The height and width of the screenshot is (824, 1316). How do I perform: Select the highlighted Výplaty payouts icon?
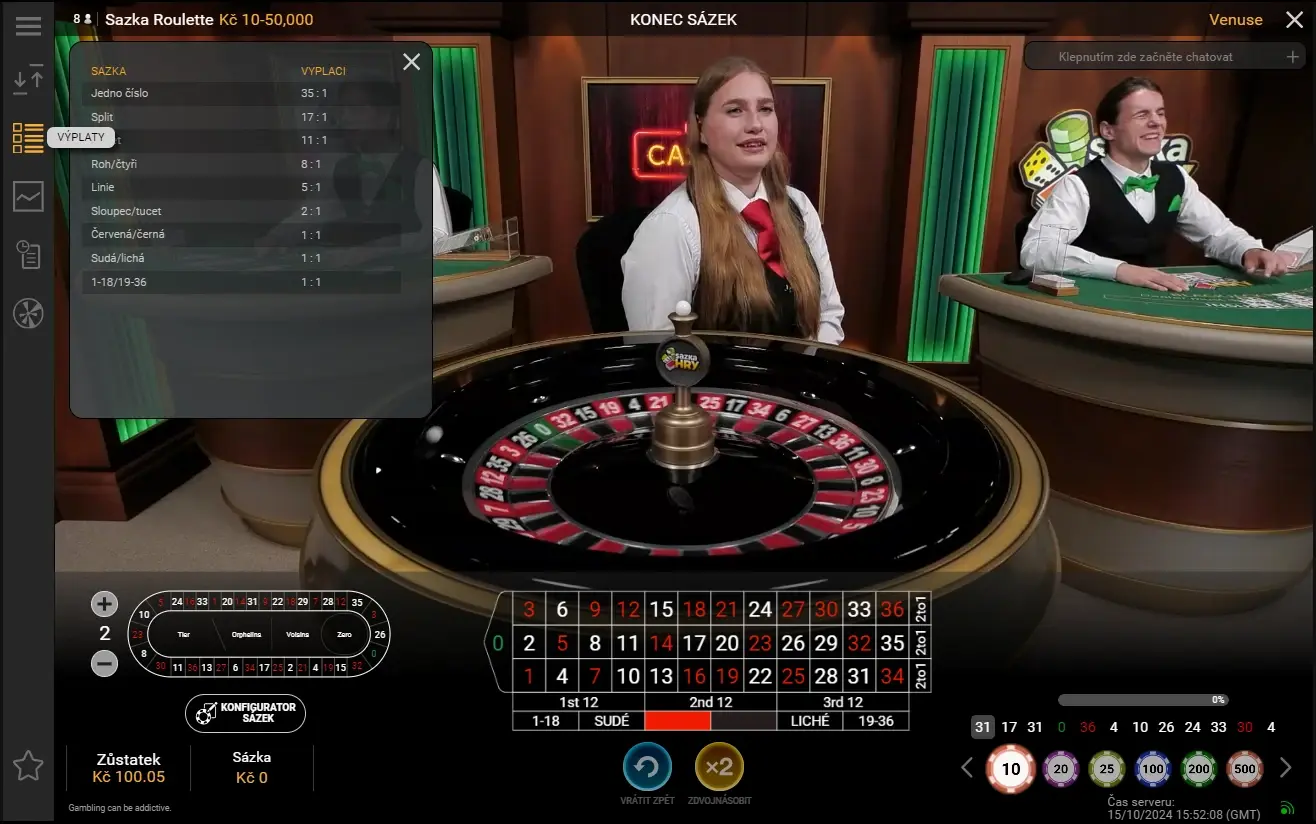28,137
